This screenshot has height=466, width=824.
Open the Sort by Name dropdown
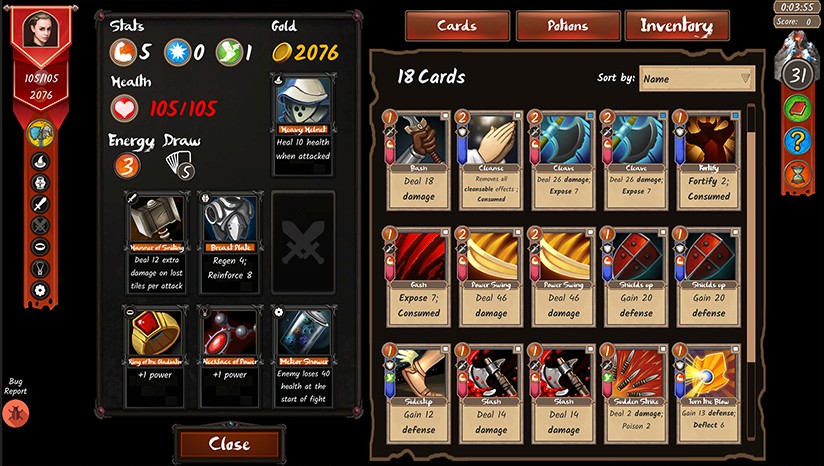[x=697, y=78]
